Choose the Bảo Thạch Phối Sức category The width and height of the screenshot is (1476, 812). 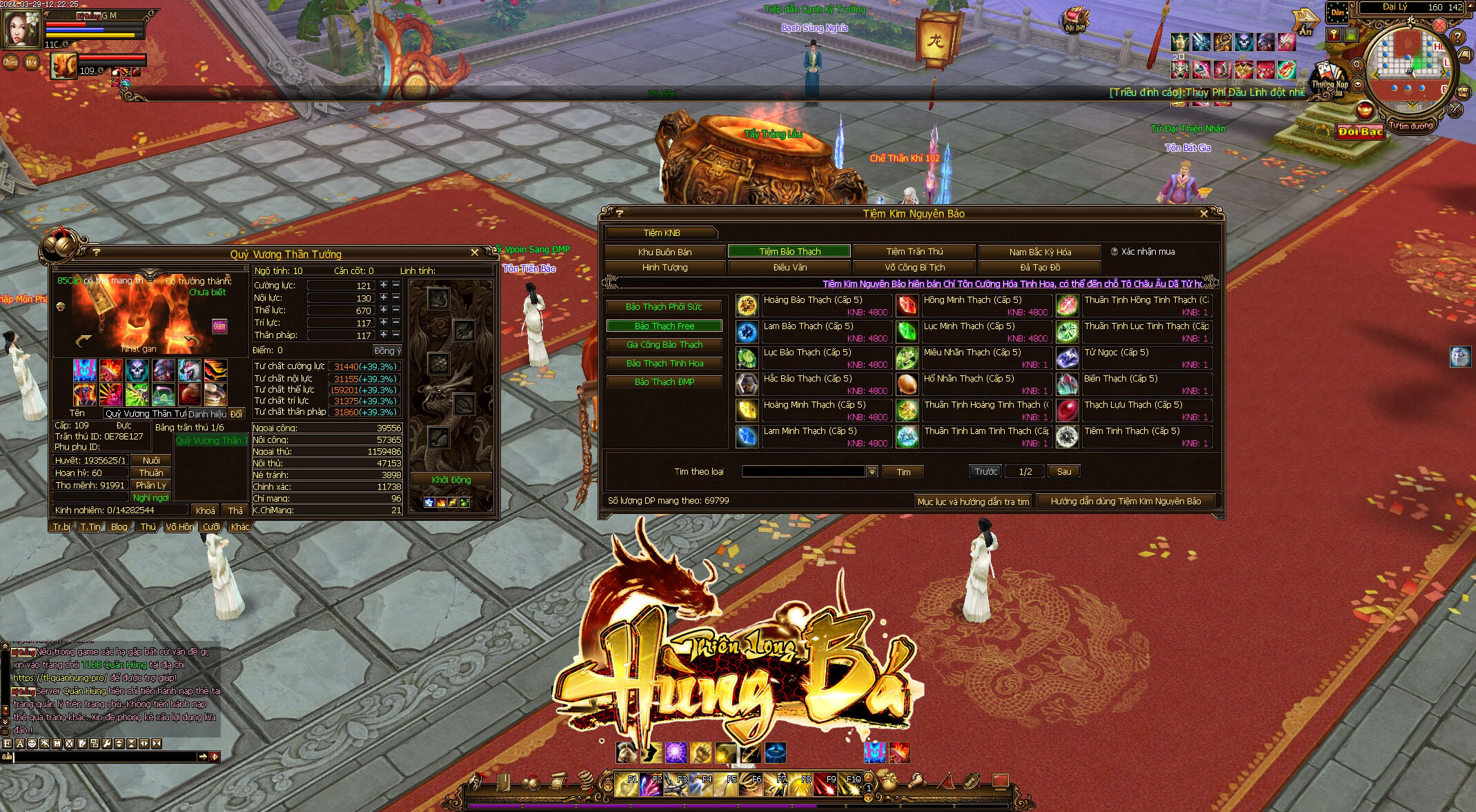(664, 307)
